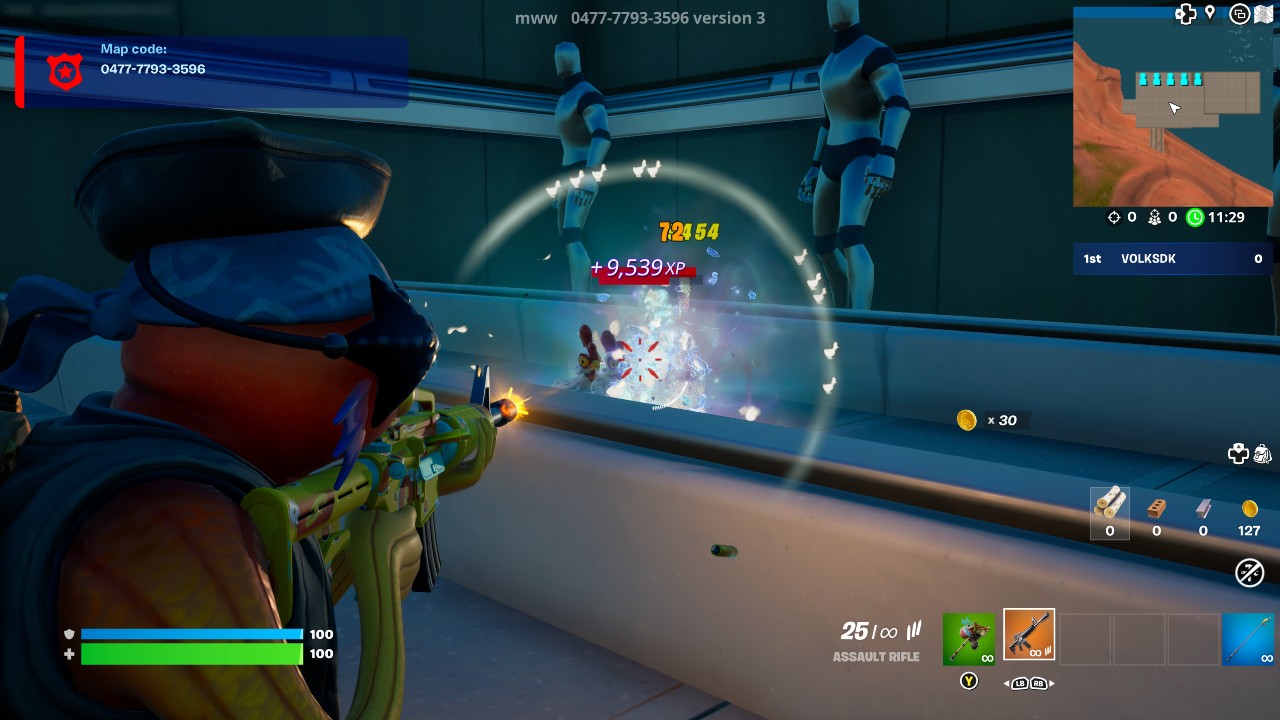Image resolution: width=1280 pixels, height=720 pixels.
Task: Click the D-pad emote icon above the minimap
Action: click(x=1186, y=13)
